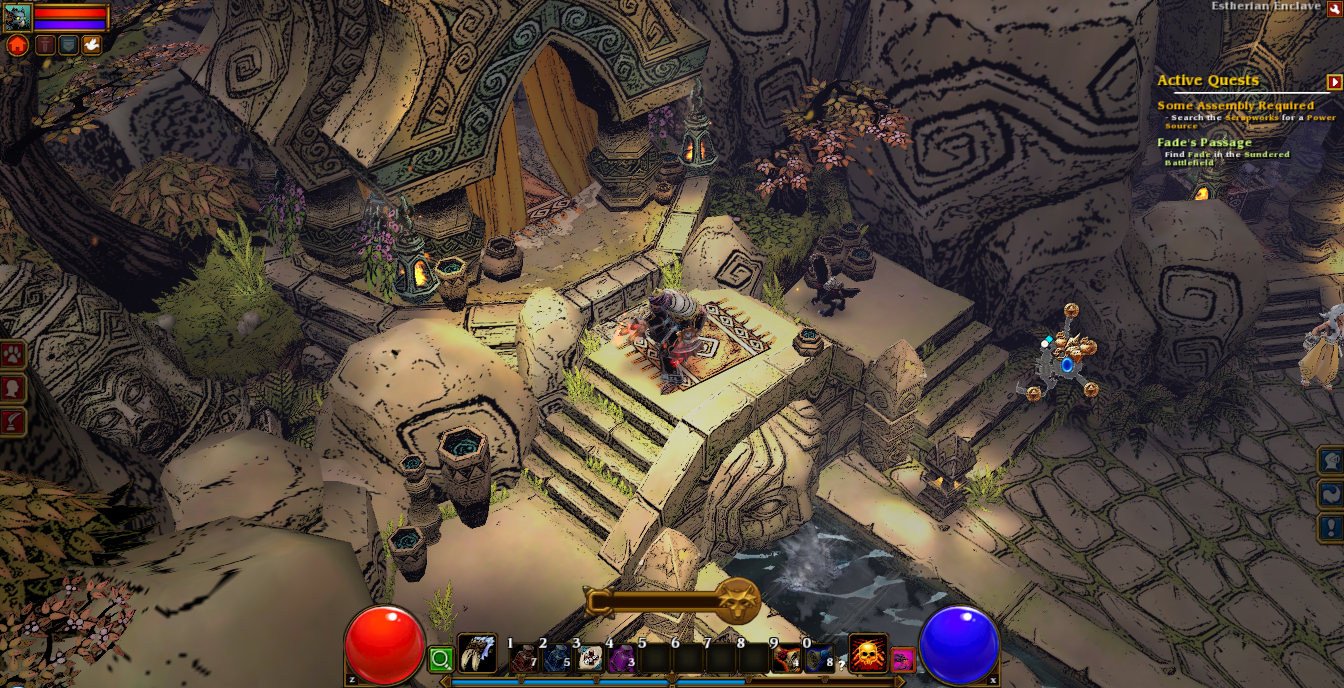Use the blue scroll in slot 0

click(820, 658)
